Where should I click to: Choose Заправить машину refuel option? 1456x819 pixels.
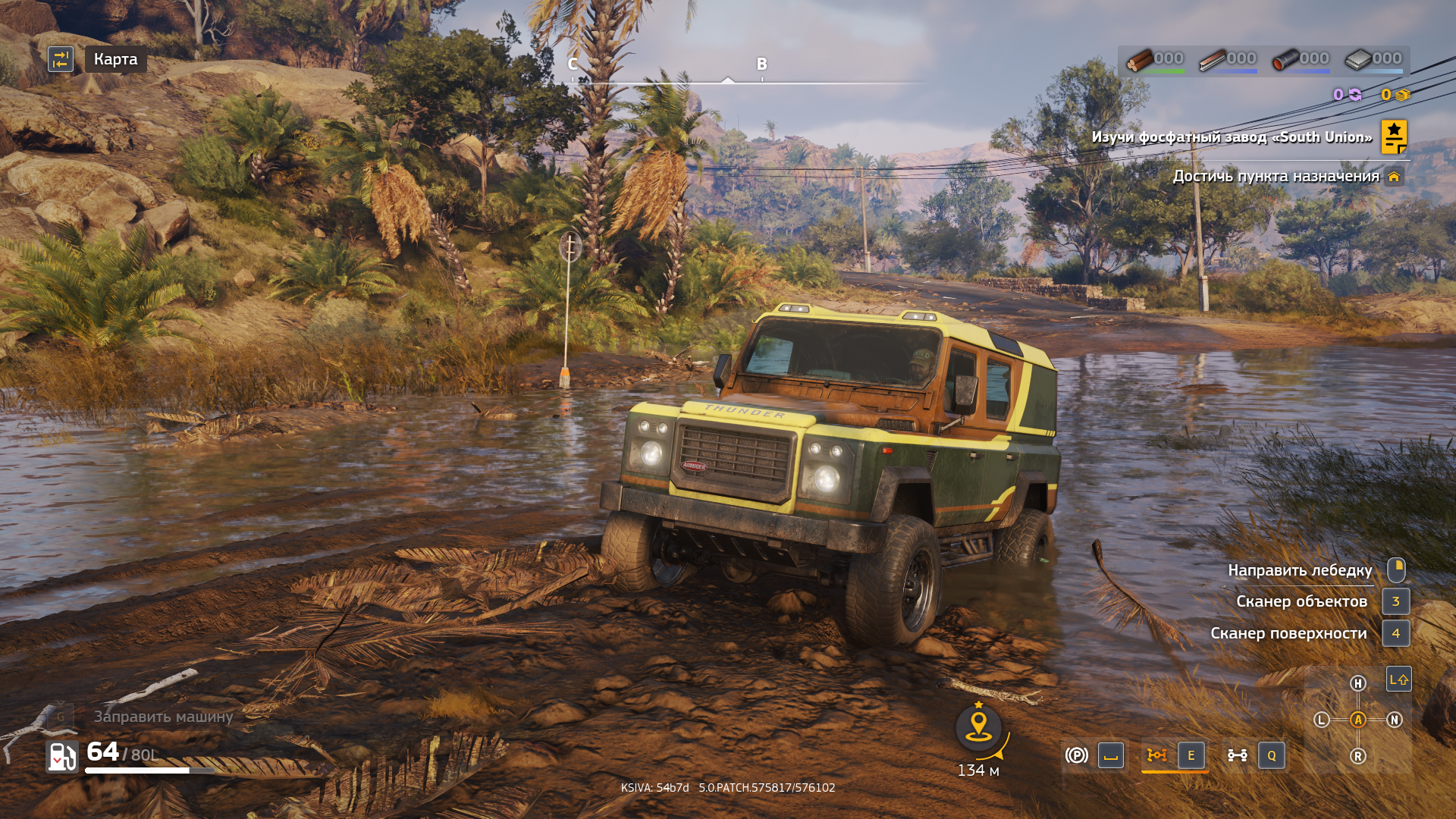point(163,717)
